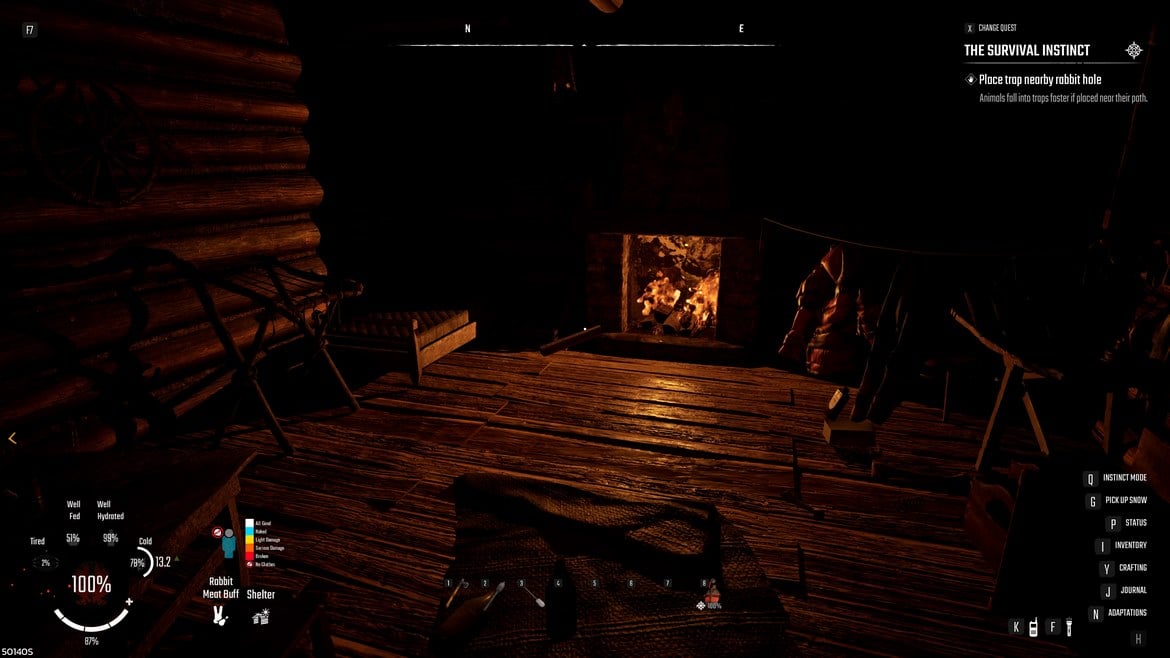Toggle the walkie-talkie icon
The height and width of the screenshot is (658, 1170).
pyautogui.click(x=1033, y=628)
